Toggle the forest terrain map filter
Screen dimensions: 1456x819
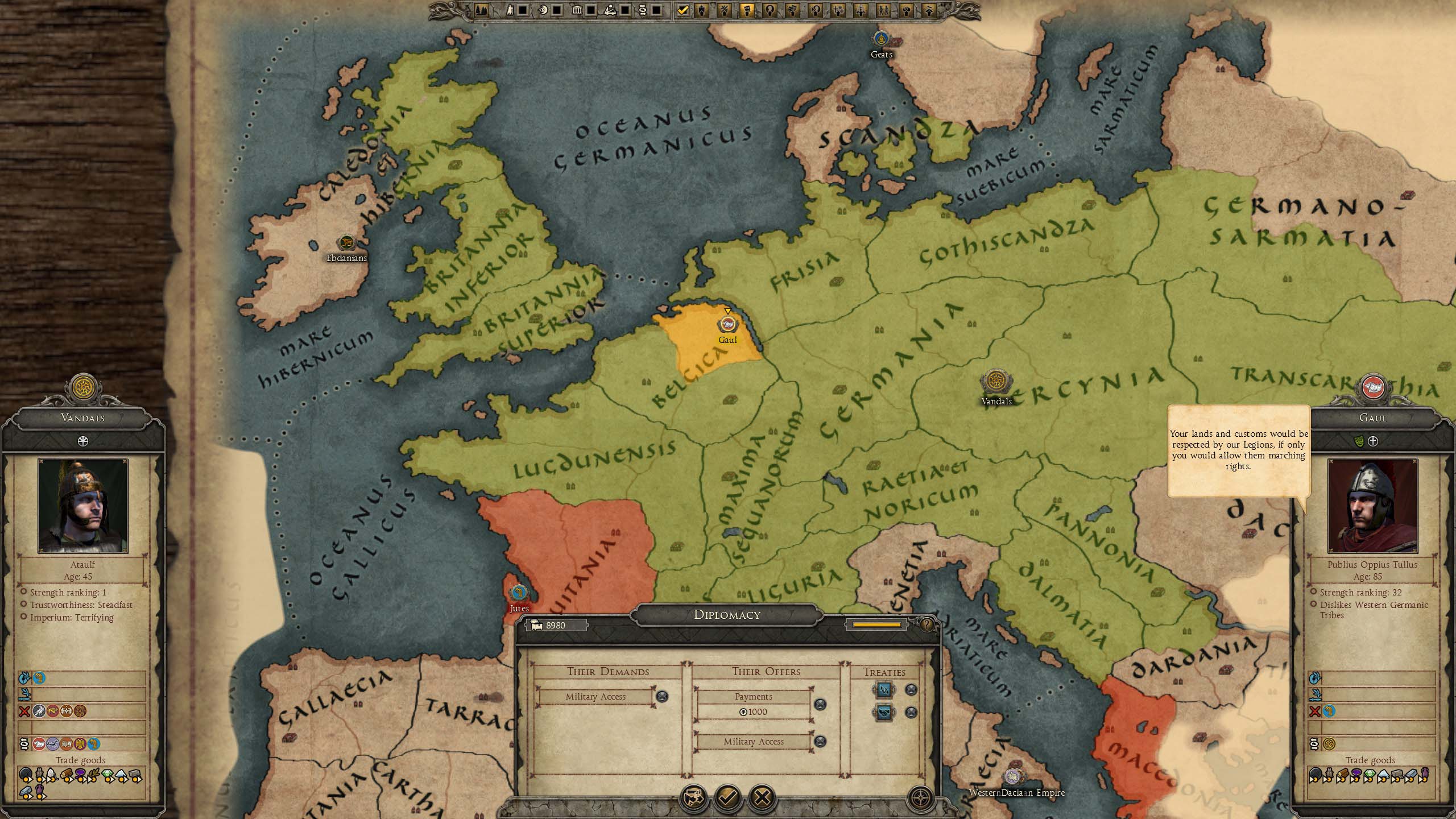(x=481, y=10)
